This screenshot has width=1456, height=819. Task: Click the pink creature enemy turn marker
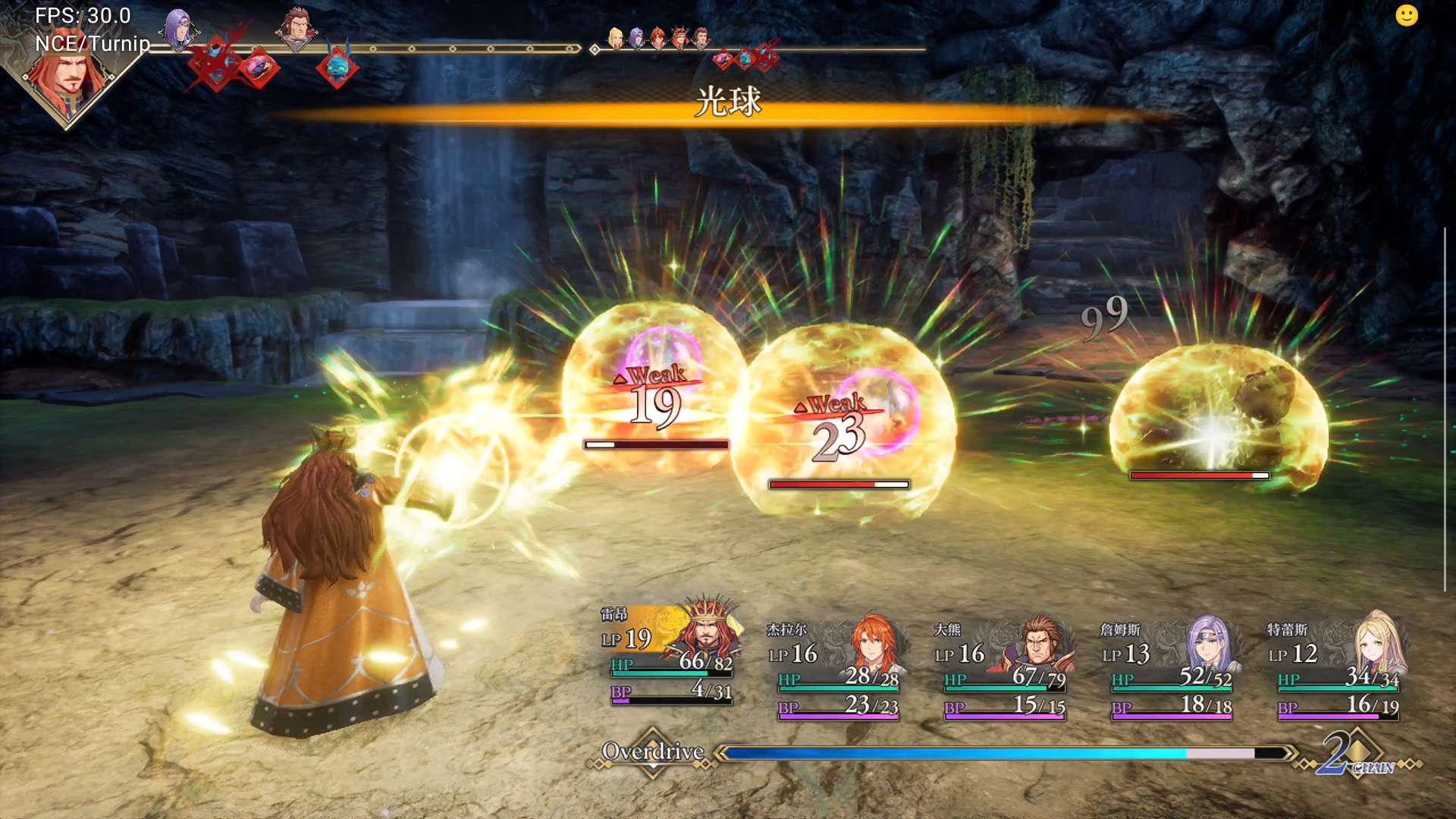[259, 68]
